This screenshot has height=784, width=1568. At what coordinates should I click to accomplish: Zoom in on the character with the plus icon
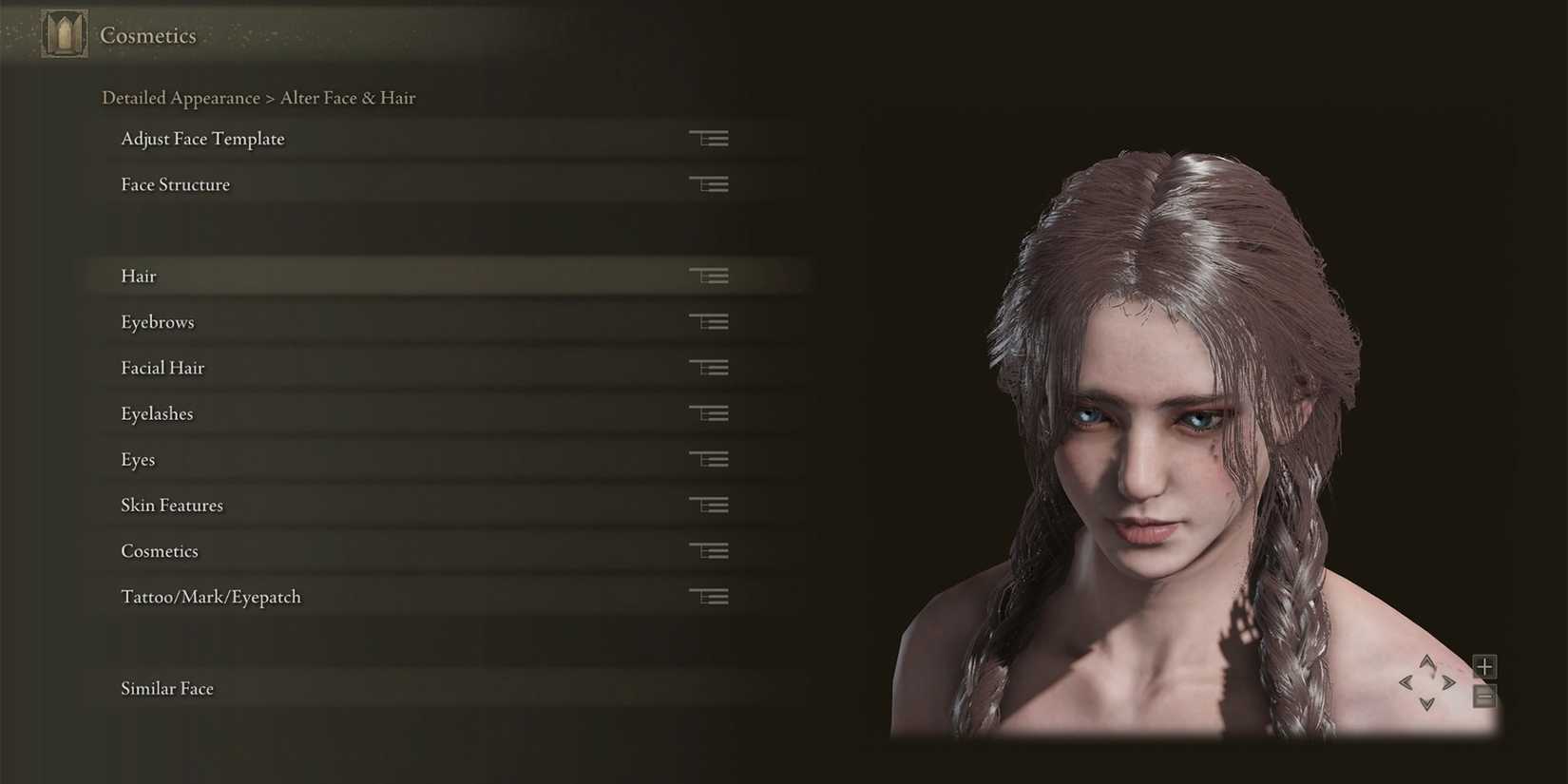[x=1482, y=666]
